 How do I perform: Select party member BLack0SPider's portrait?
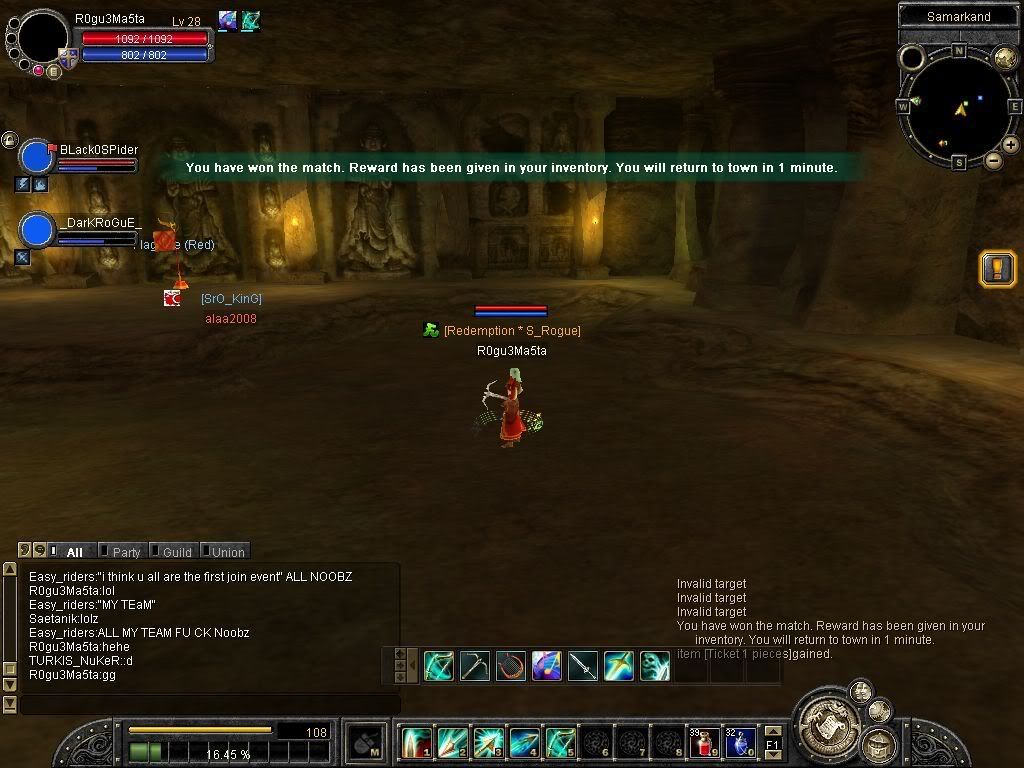point(37,158)
